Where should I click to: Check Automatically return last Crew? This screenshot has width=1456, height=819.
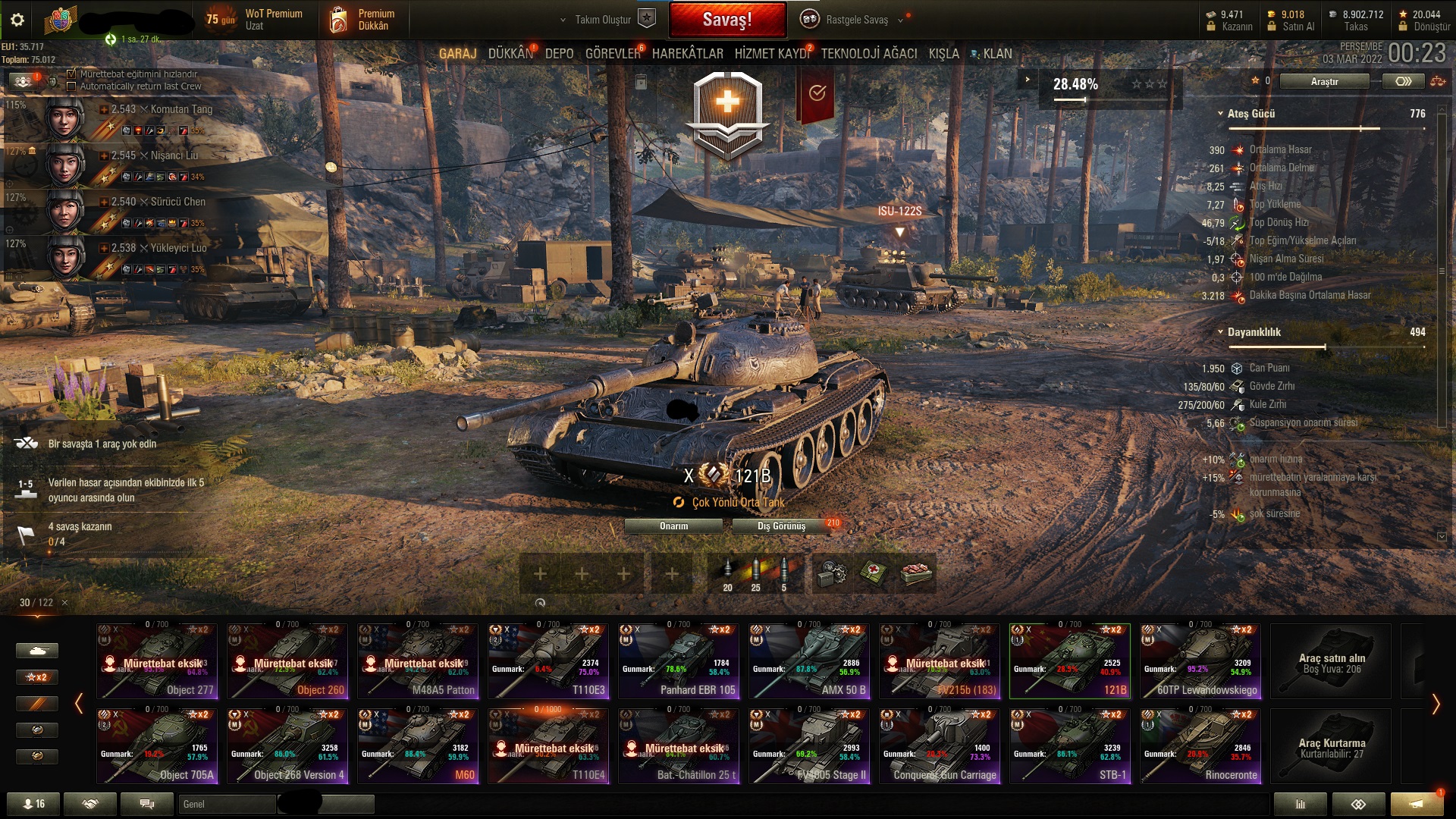point(71,86)
